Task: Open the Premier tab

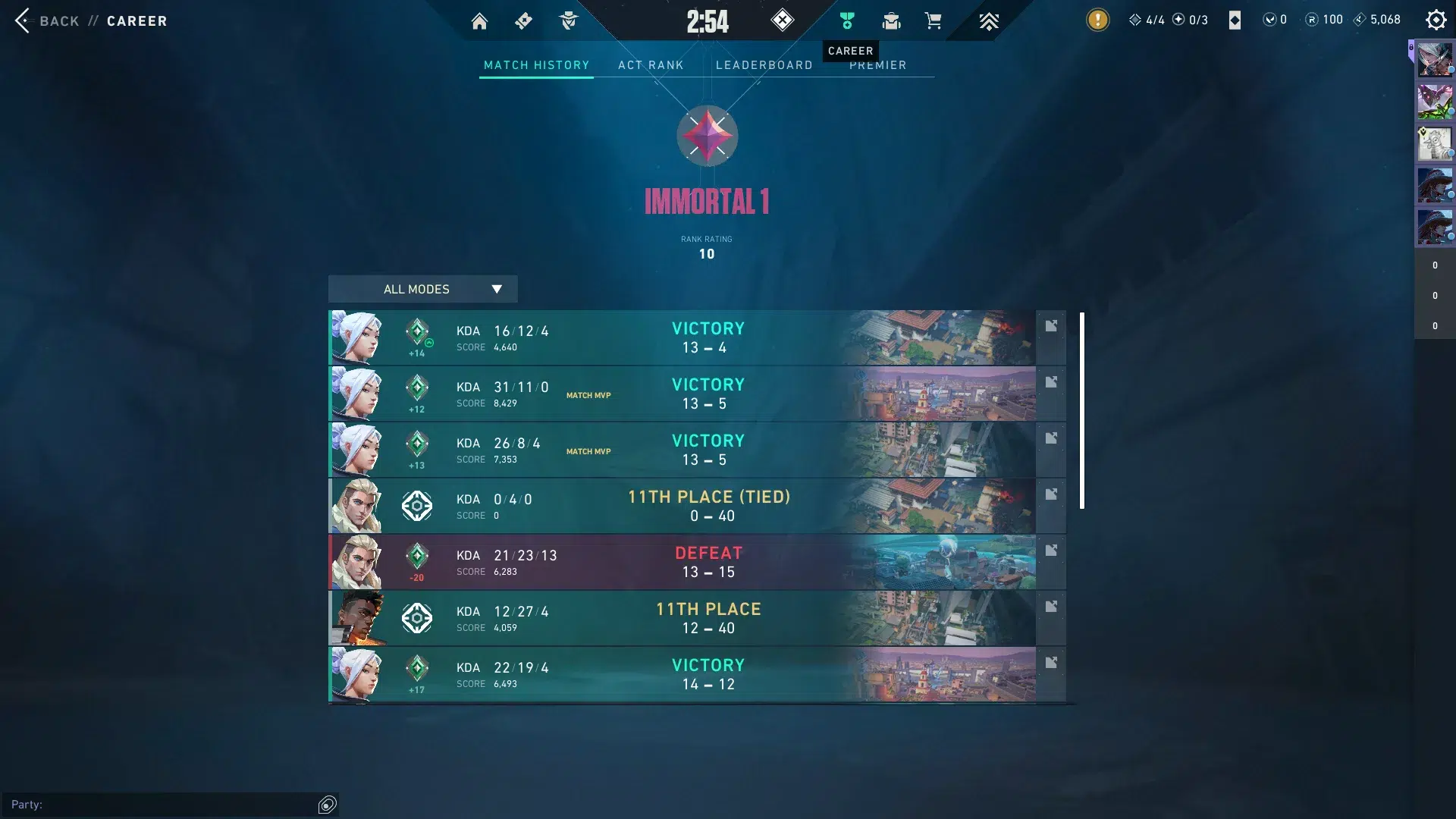Action: coord(877,66)
